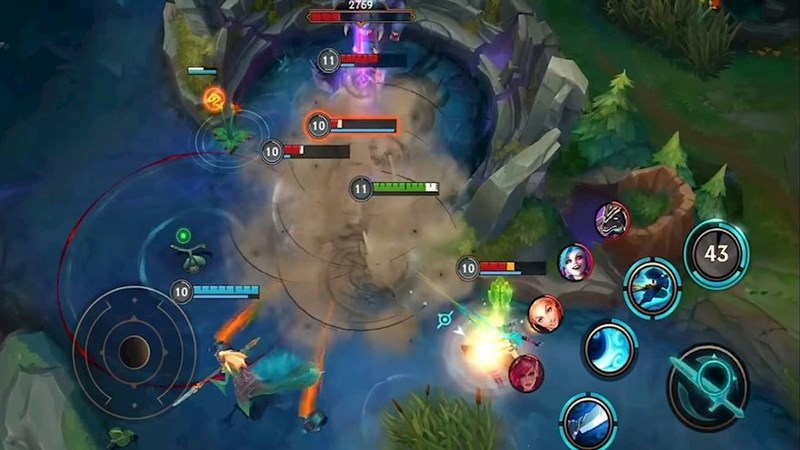Cast the dashing figure ability
This screenshot has height=450, width=800.
pos(652,287)
